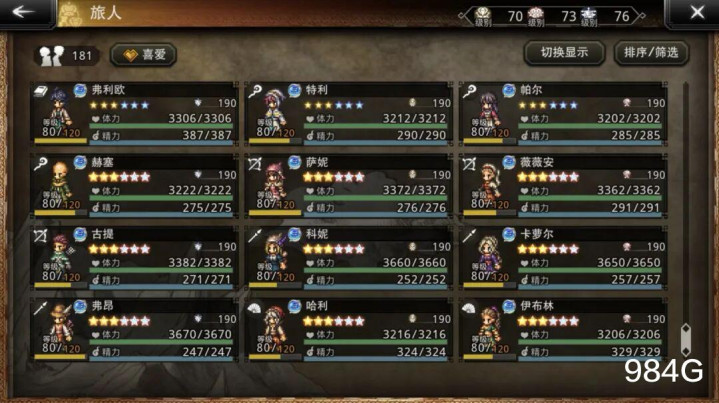The image size is (719, 403).
Task: Go back with the arrow button
Action: (24, 14)
